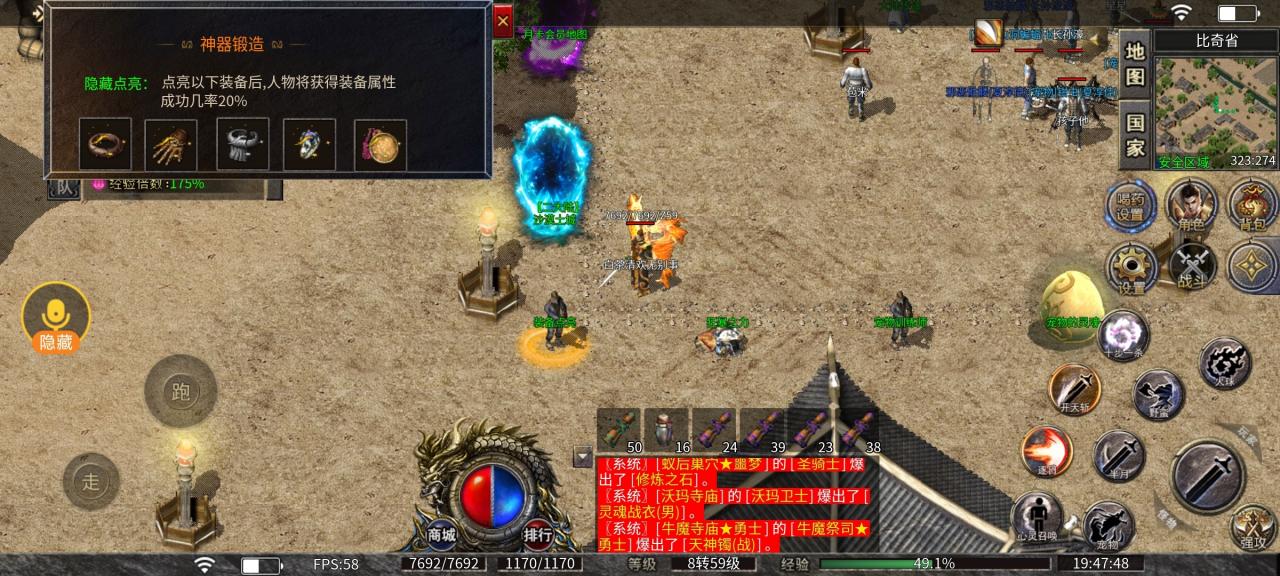
Task: Open the 商城 shop
Action: point(441,534)
